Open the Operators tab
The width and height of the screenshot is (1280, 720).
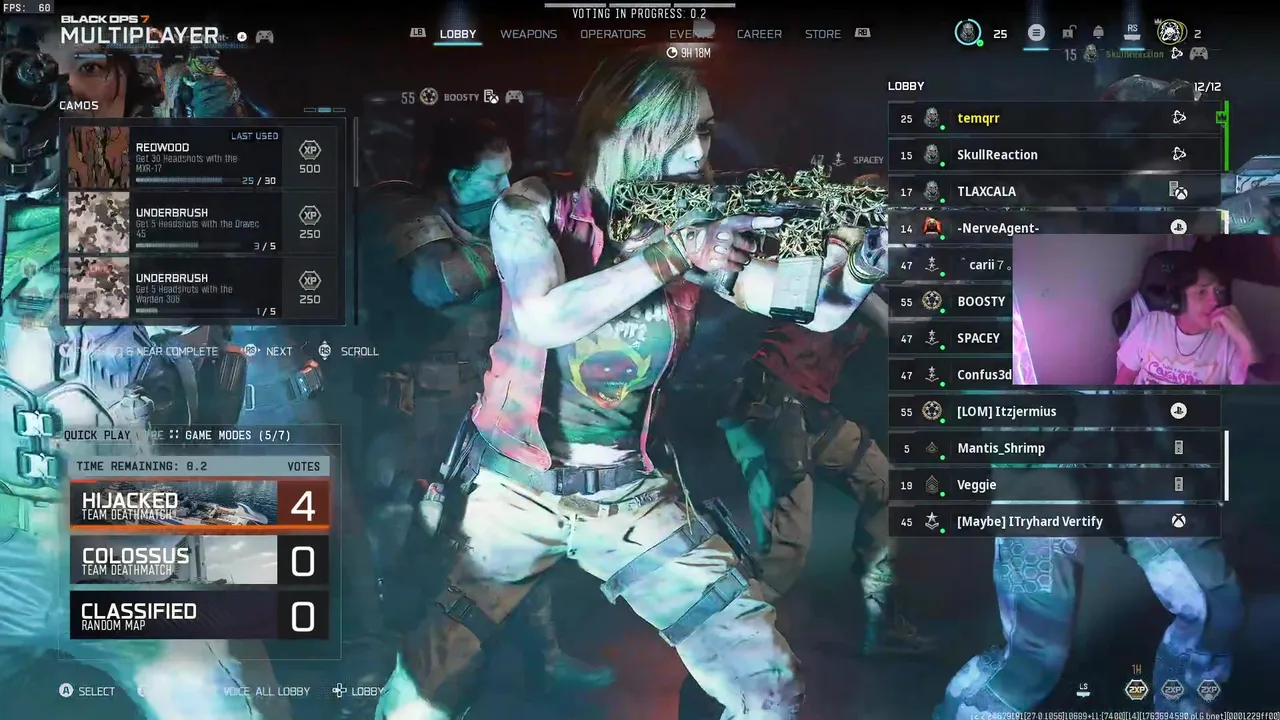tap(612, 34)
